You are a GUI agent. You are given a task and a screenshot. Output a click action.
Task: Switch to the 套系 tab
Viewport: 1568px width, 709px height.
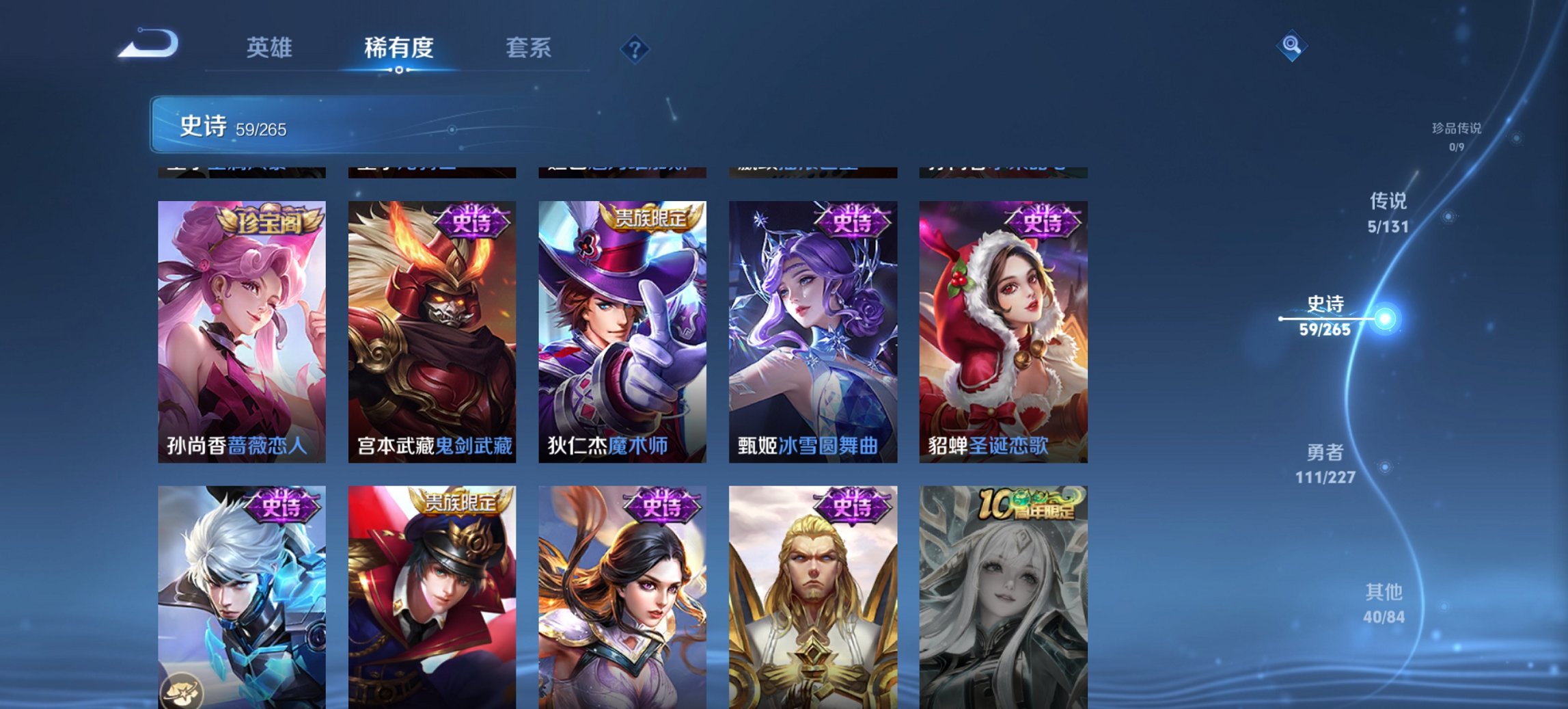point(529,49)
